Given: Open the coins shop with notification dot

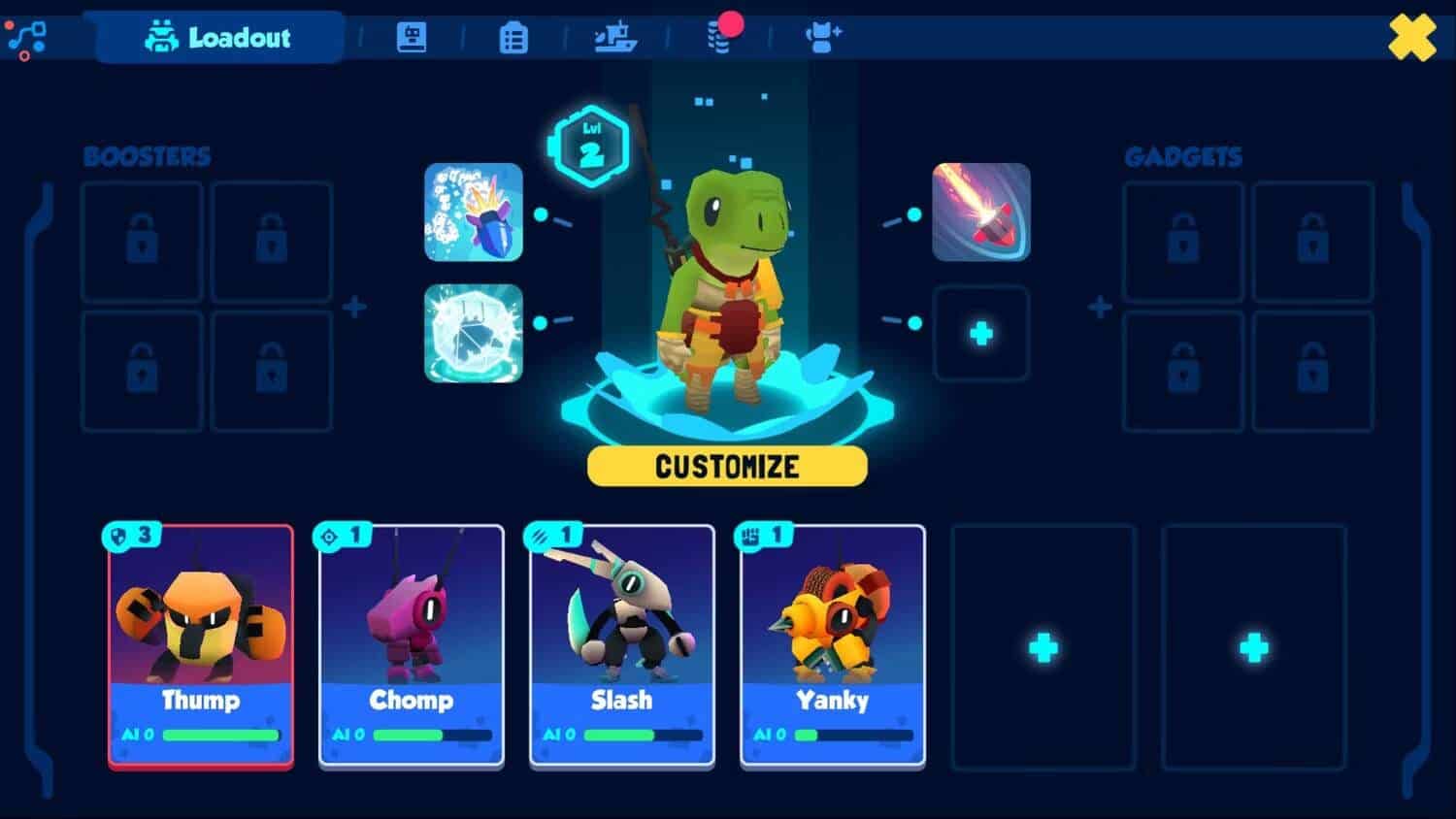Looking at the screenshot, I should (x=722, y=39).
